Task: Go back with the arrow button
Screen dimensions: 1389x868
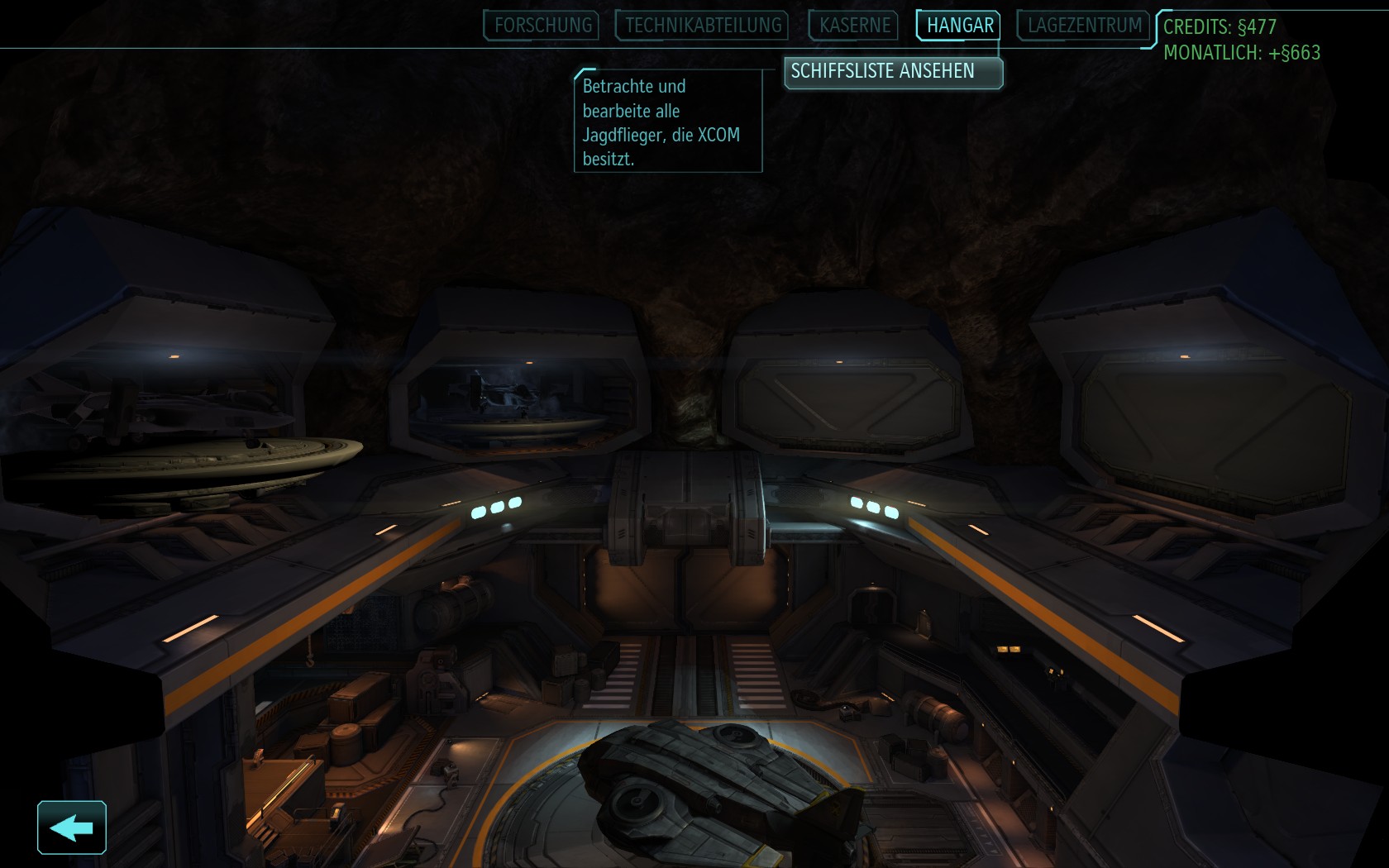Action: pyautogui.click(x=72, y=827)
